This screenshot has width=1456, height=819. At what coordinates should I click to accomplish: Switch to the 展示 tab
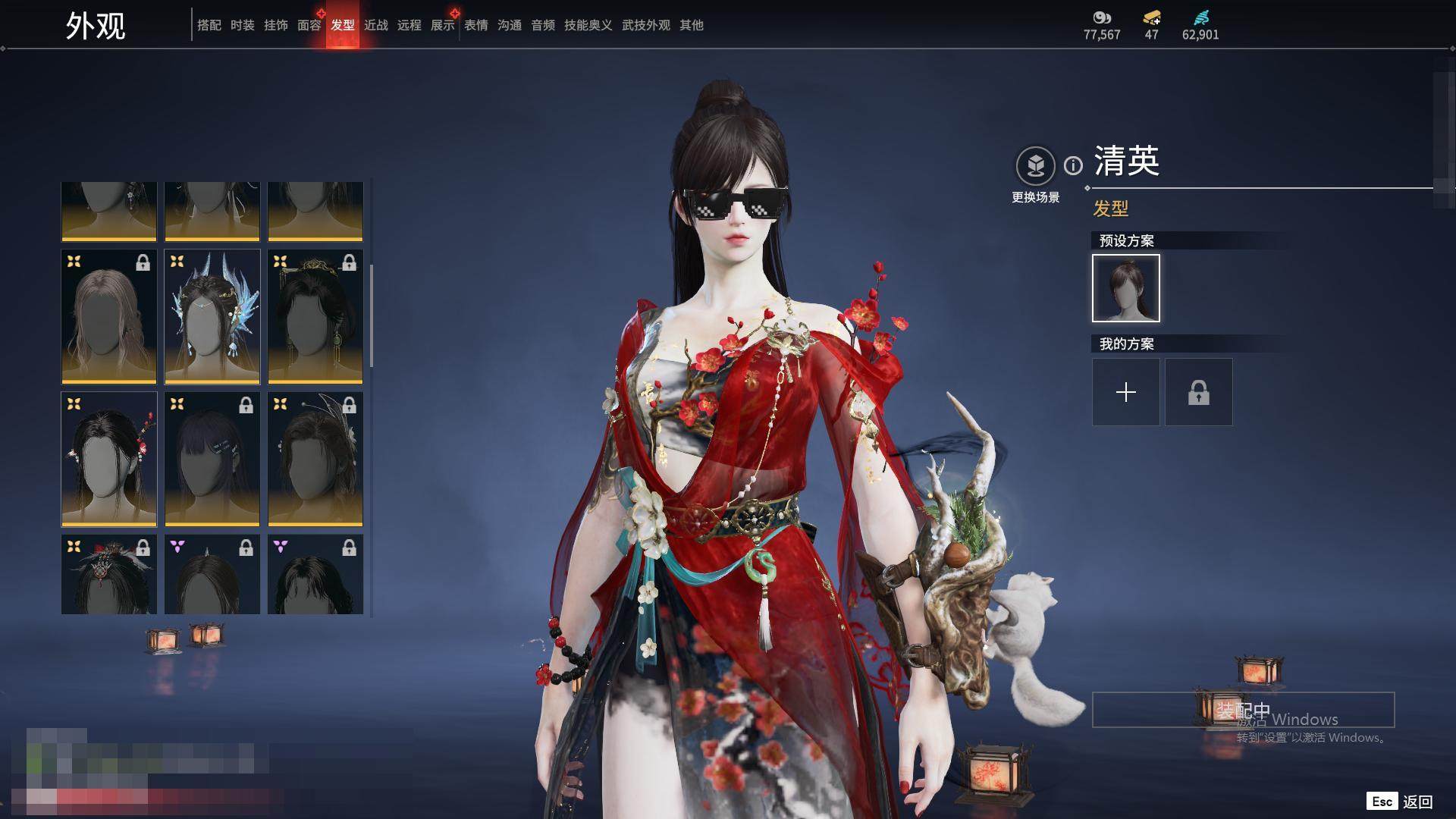(442, 25)
